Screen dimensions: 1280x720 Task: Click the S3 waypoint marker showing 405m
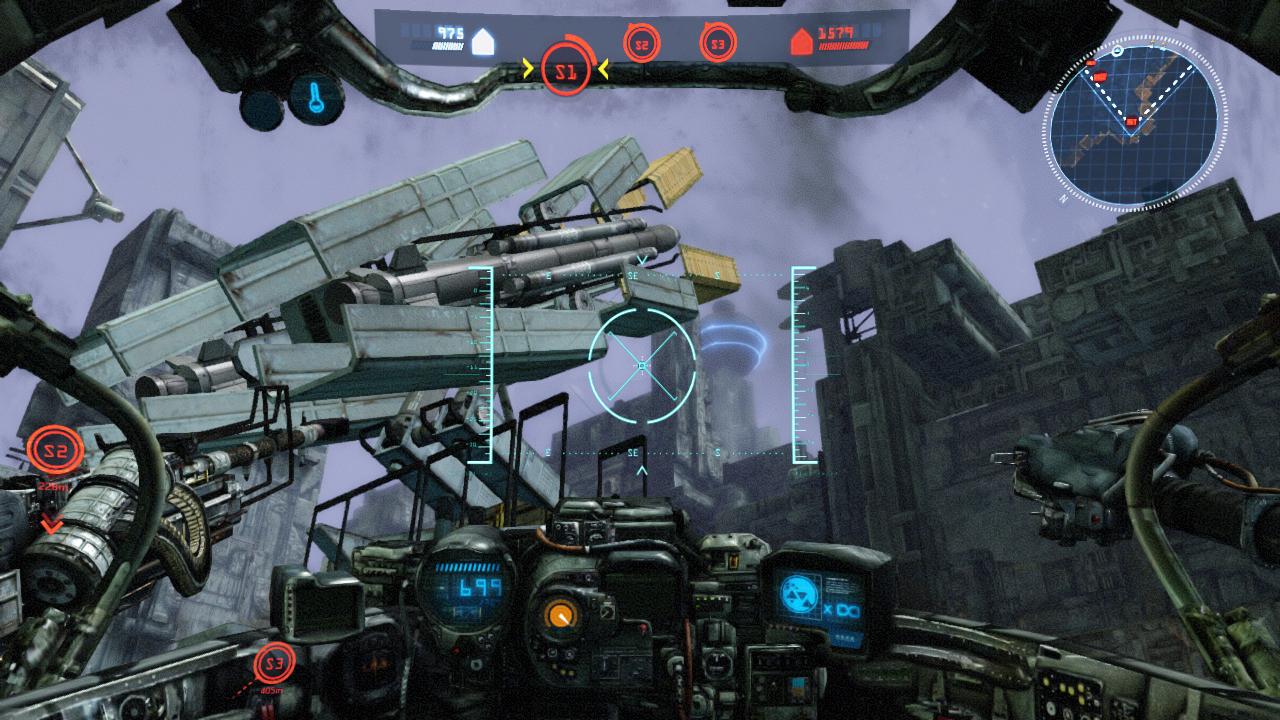[275, 664]
